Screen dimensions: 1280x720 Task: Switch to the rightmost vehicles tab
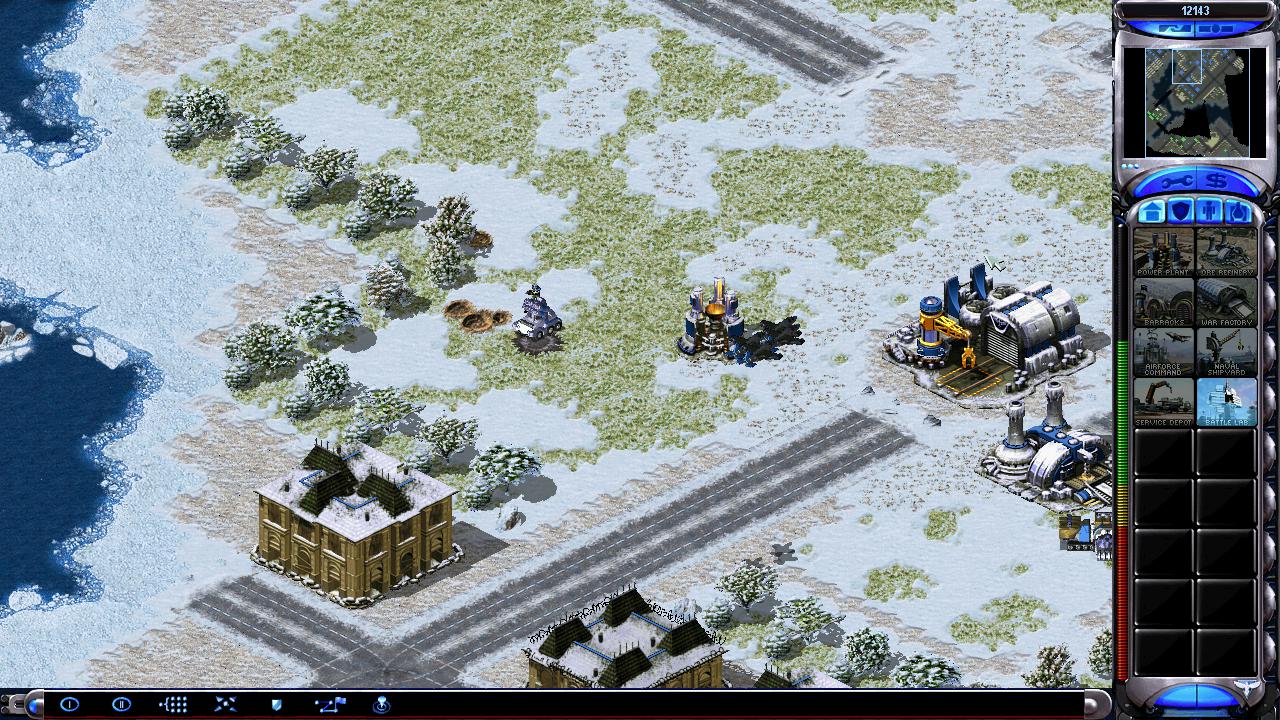(1238, 212)
